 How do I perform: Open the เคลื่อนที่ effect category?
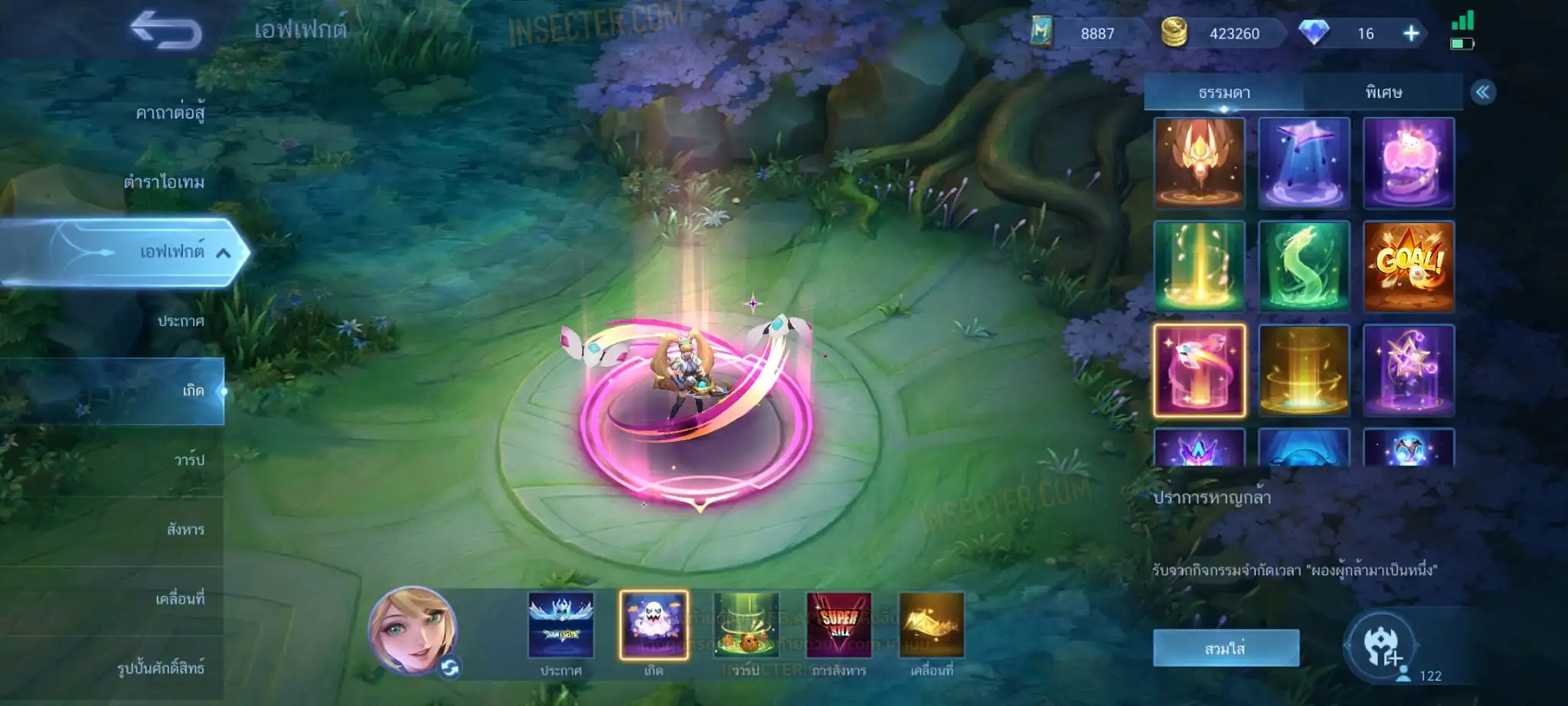coord(180,598)
